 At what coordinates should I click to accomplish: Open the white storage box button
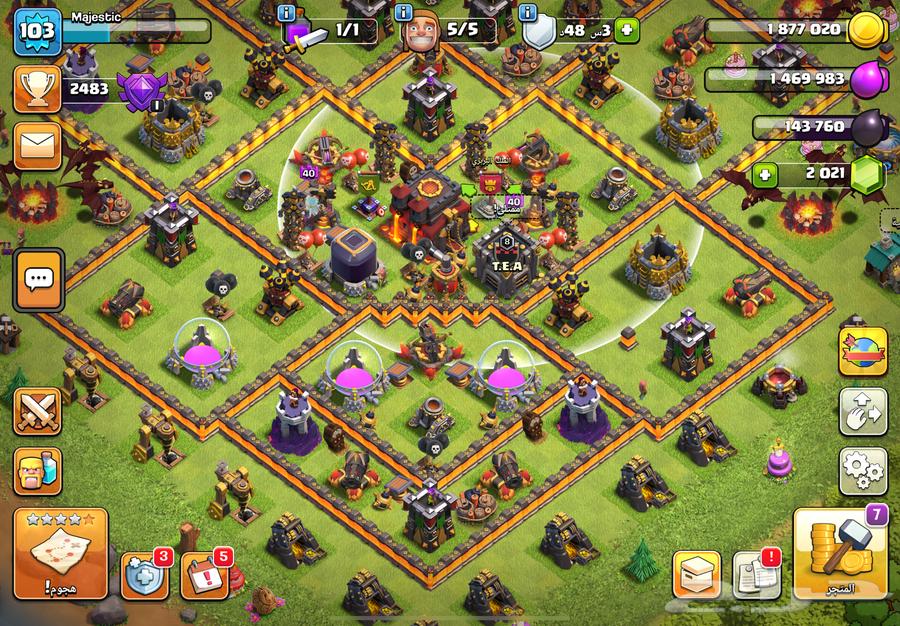697,575
